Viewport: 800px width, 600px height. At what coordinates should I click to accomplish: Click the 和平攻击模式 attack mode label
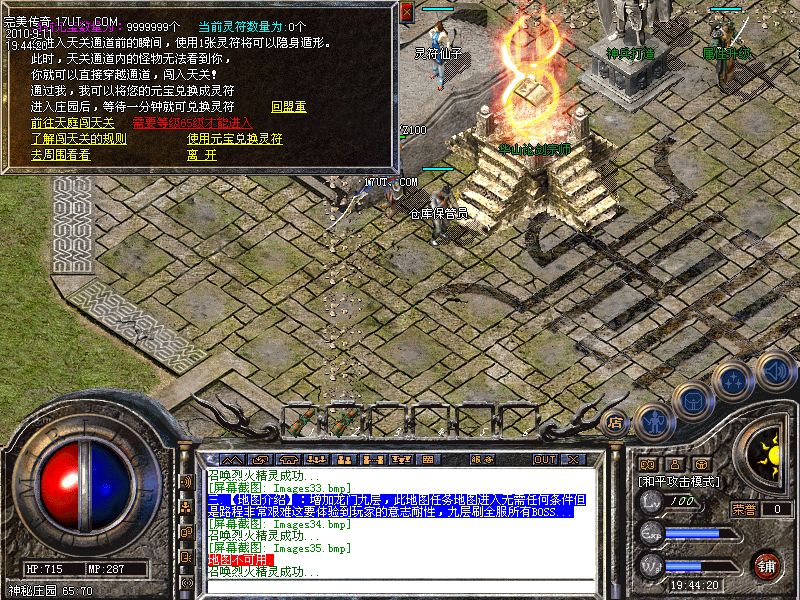tap(679, 481)
